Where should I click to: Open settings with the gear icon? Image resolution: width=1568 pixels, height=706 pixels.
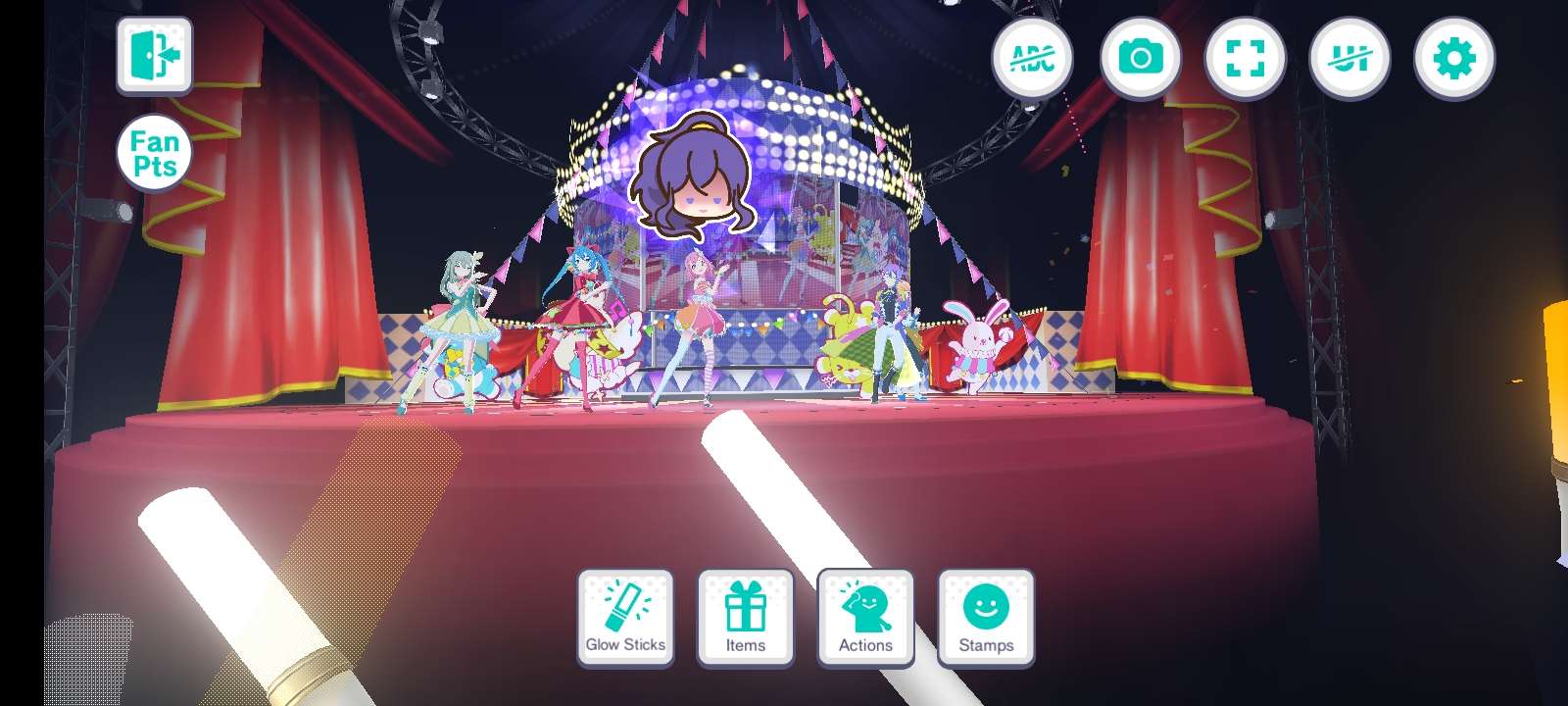tap(1455, 58)
